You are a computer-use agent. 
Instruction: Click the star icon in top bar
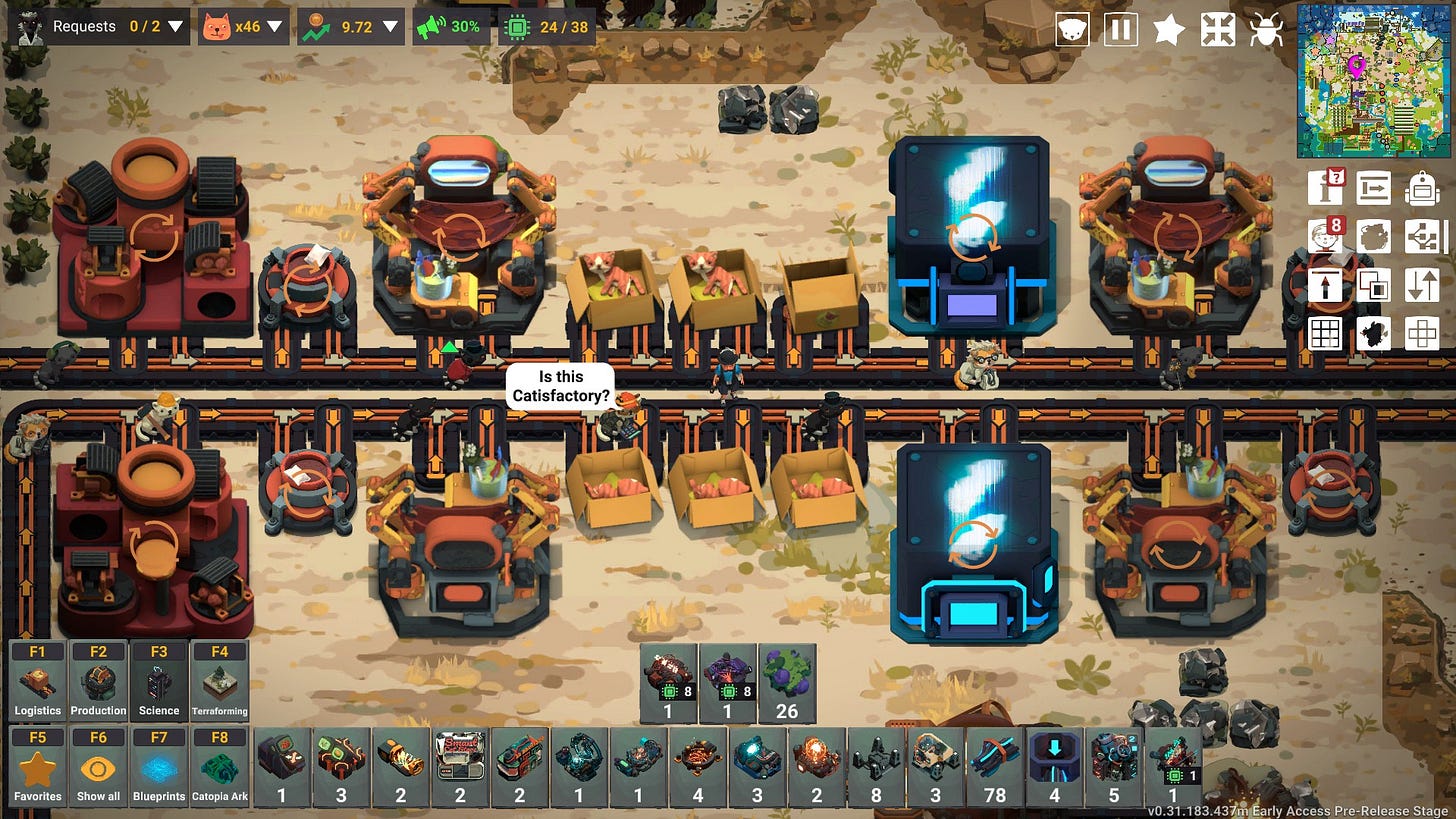click(1168, 29)
